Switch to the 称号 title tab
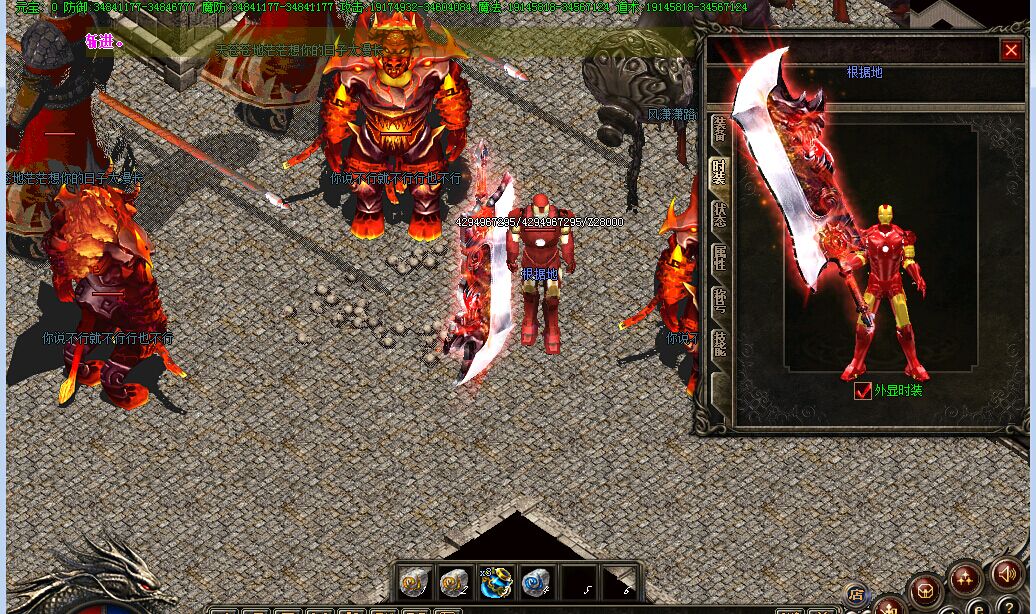Image resolution: width=1036 pixels, height=614 pixels. tap(719, 301)
